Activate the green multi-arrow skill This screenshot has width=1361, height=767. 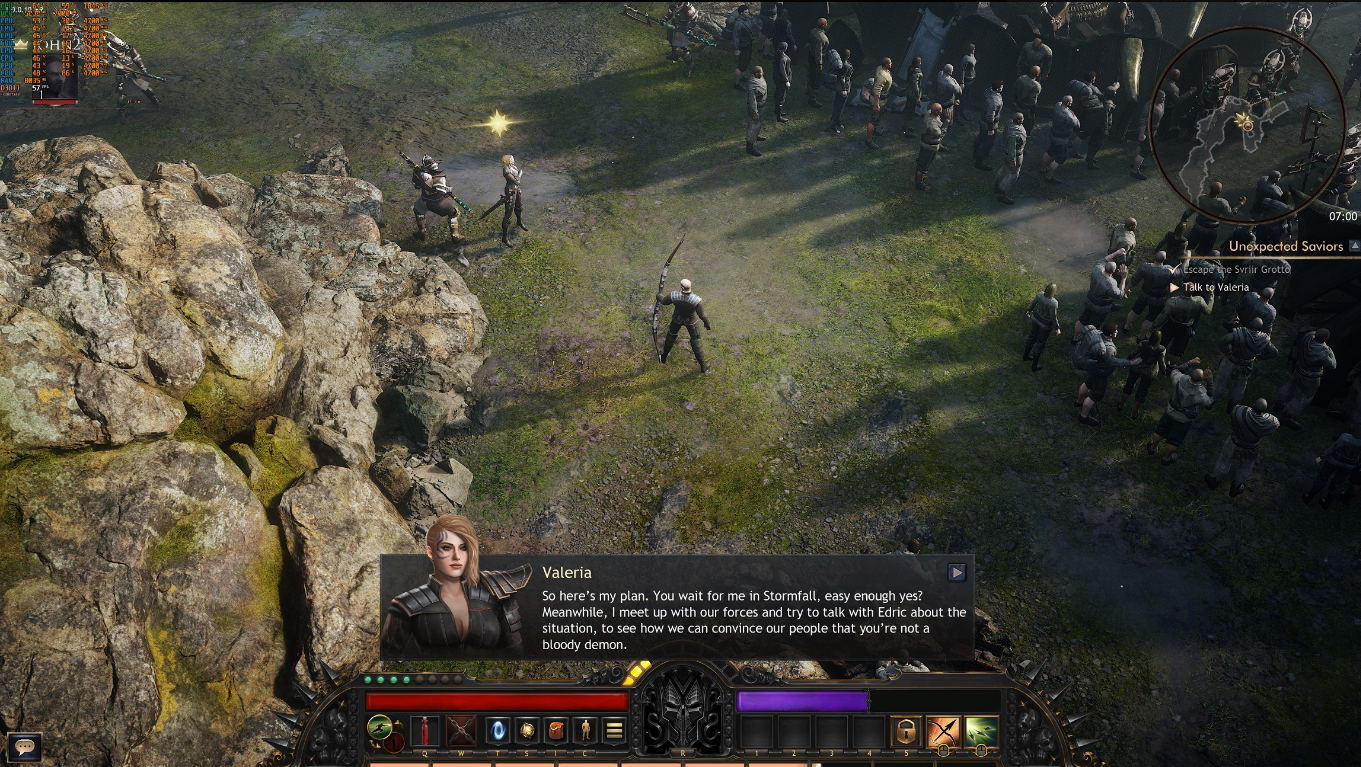pos(981,731)
